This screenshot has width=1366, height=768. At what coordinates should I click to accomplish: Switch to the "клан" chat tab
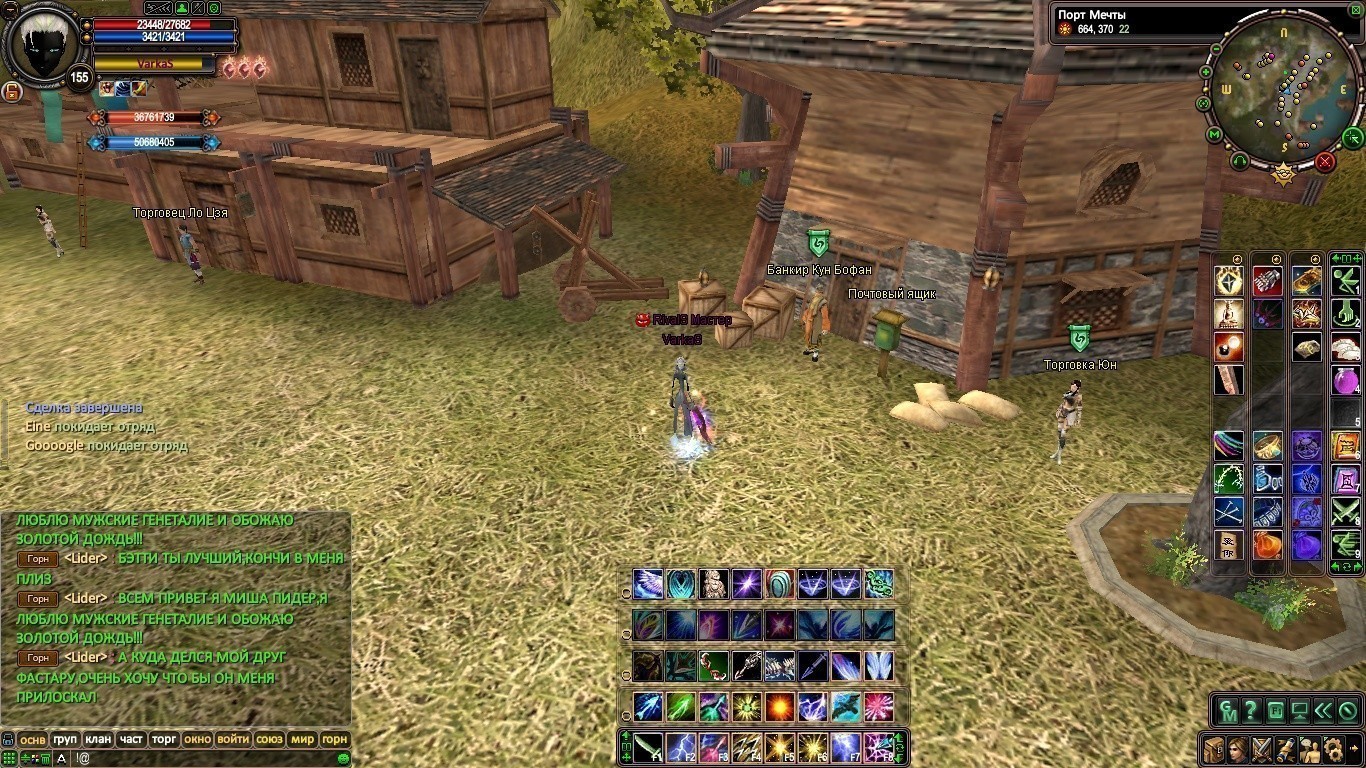98,739
